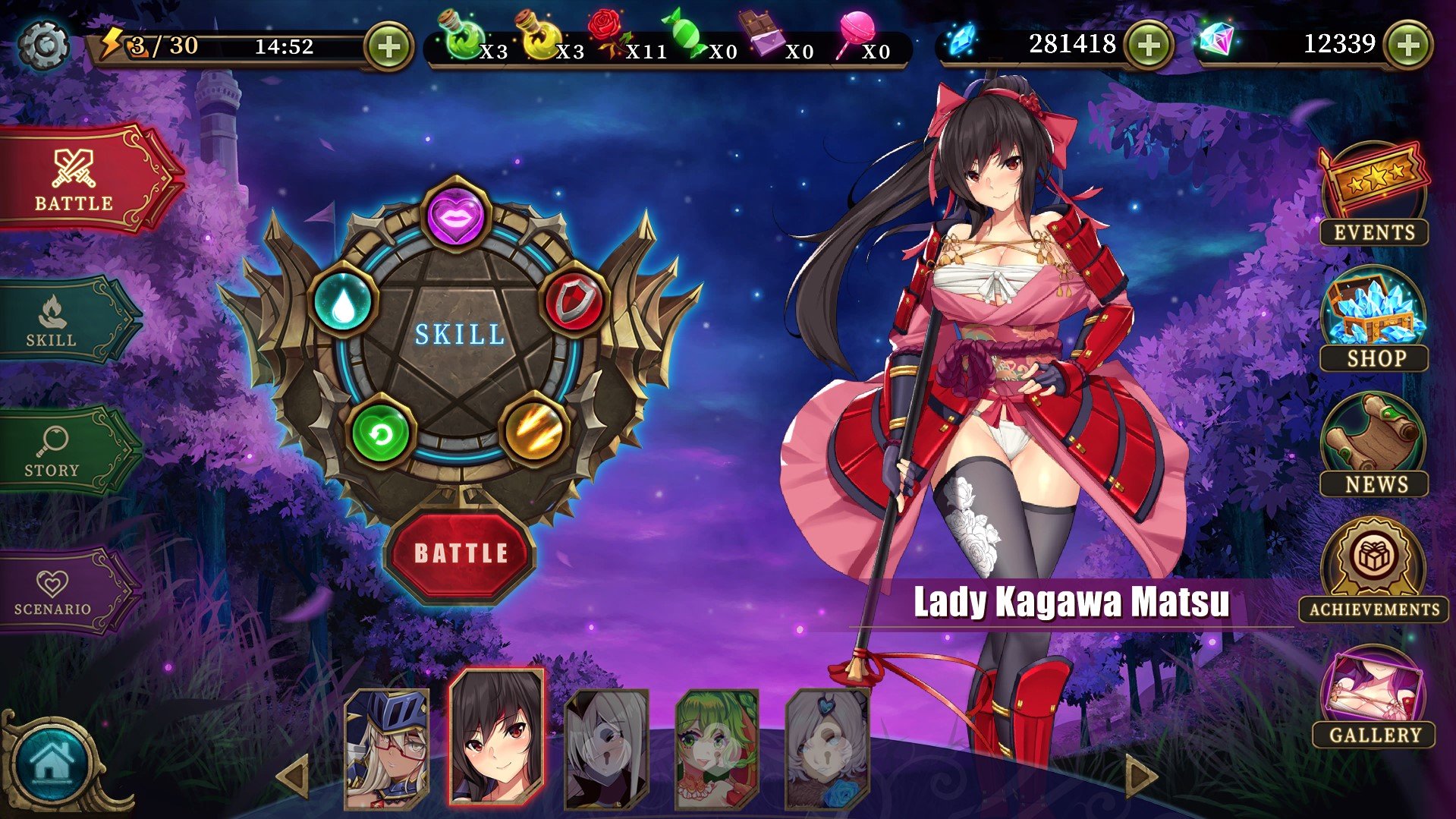Show next characters with the right arrow

pyautogui.click(x=1140, y=776)
